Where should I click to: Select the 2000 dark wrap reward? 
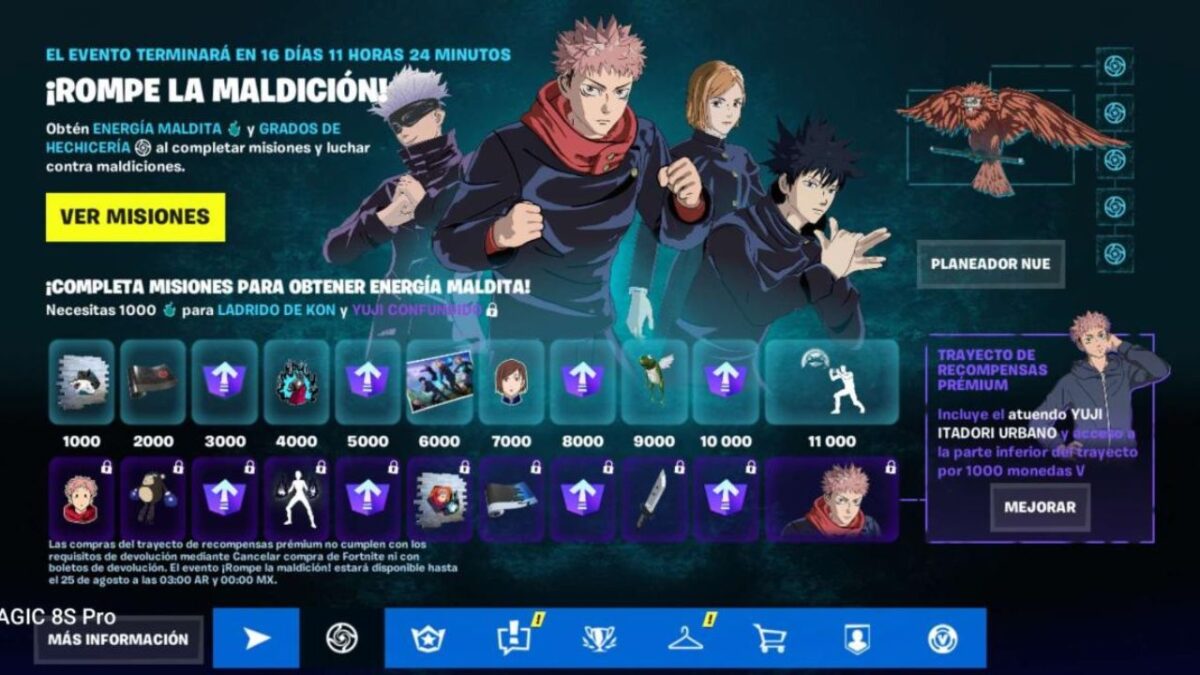click(x=153, y=381)
